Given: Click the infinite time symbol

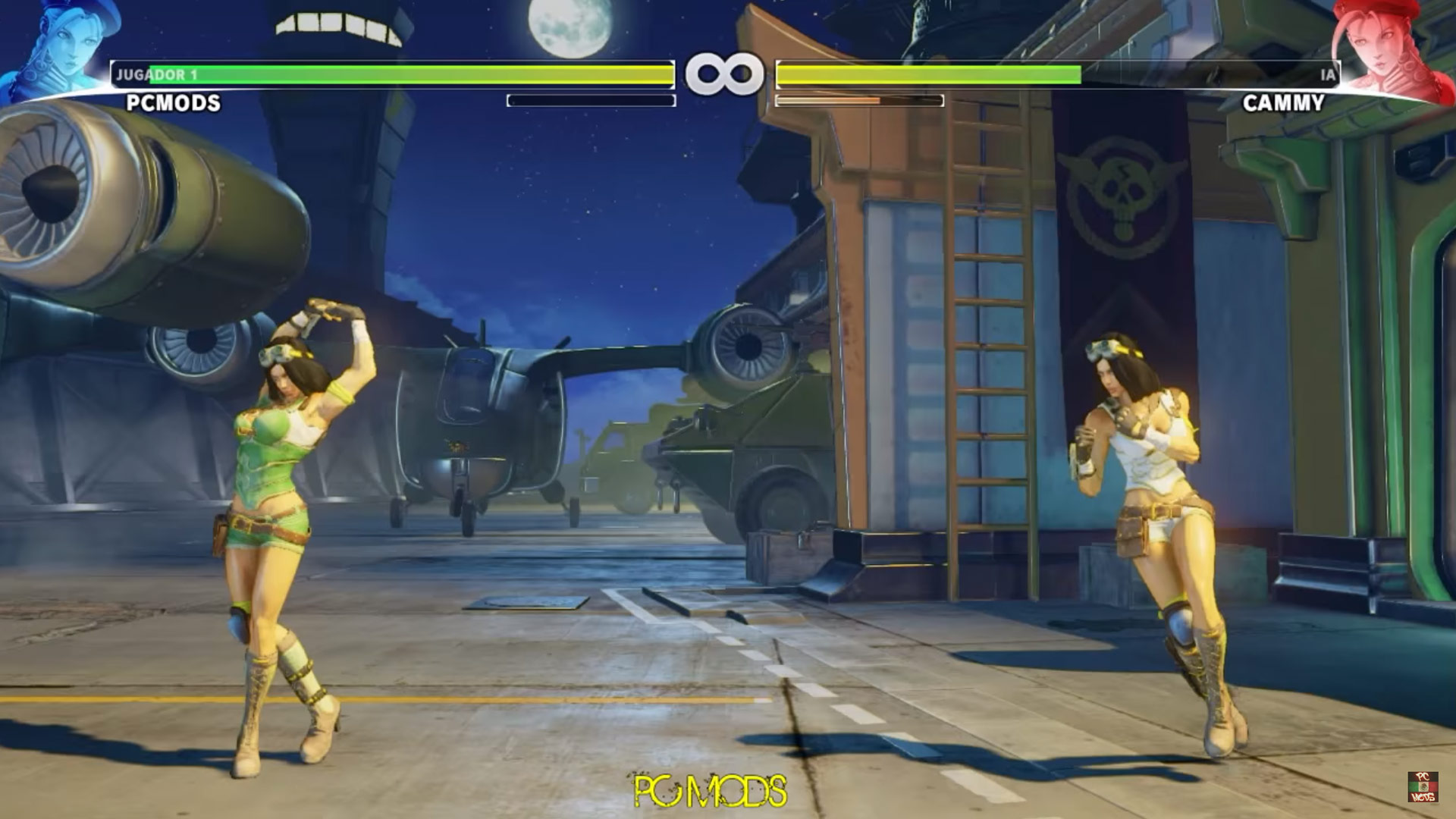Looking at the screenshot, I should [726, 73].
